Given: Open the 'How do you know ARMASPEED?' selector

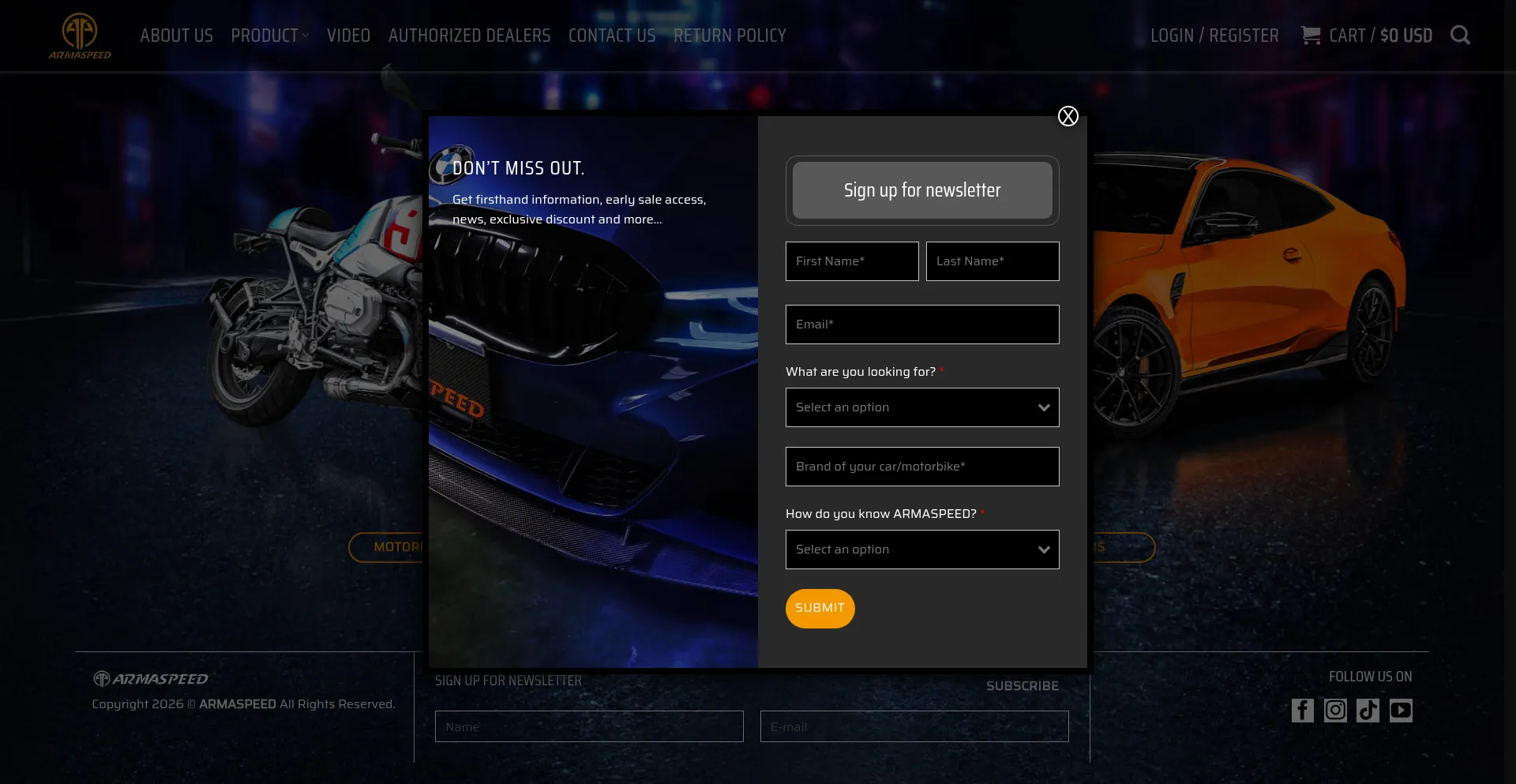Looking at the screenshot, I should [x=921, y=550].
